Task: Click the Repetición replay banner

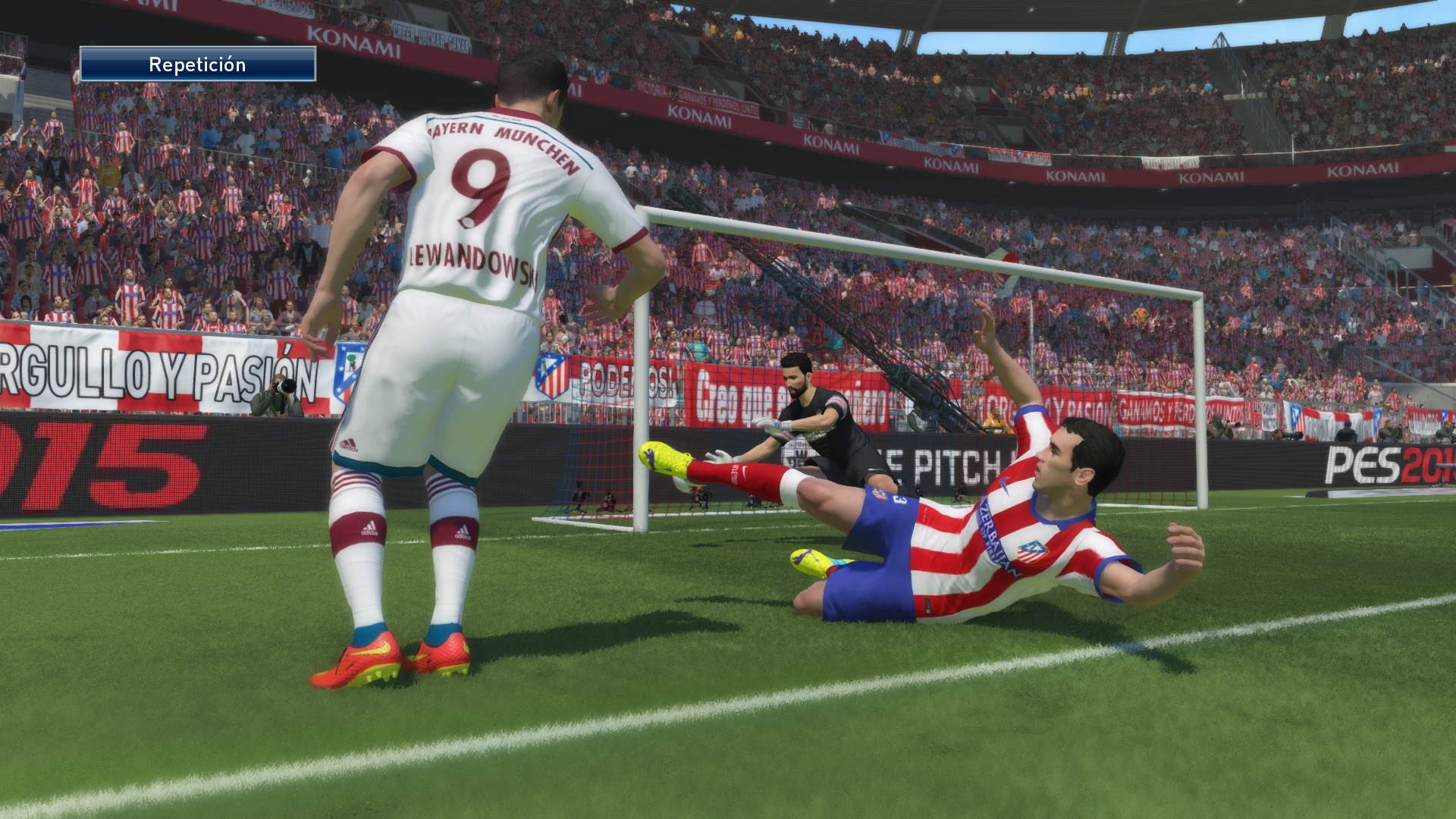Action: [x=197, y=64]
